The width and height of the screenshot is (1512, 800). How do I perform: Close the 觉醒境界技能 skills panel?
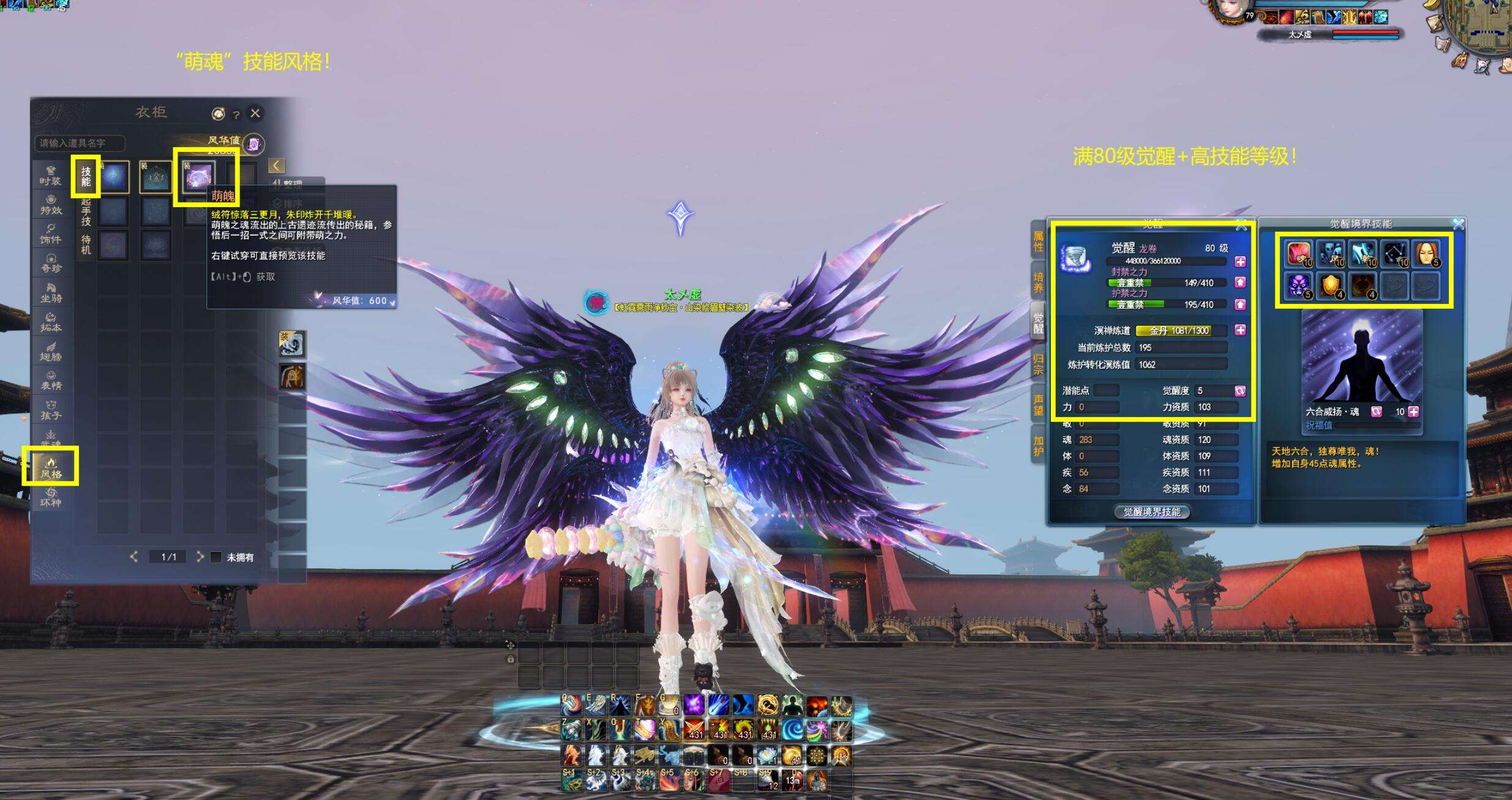click(1459, 224)
